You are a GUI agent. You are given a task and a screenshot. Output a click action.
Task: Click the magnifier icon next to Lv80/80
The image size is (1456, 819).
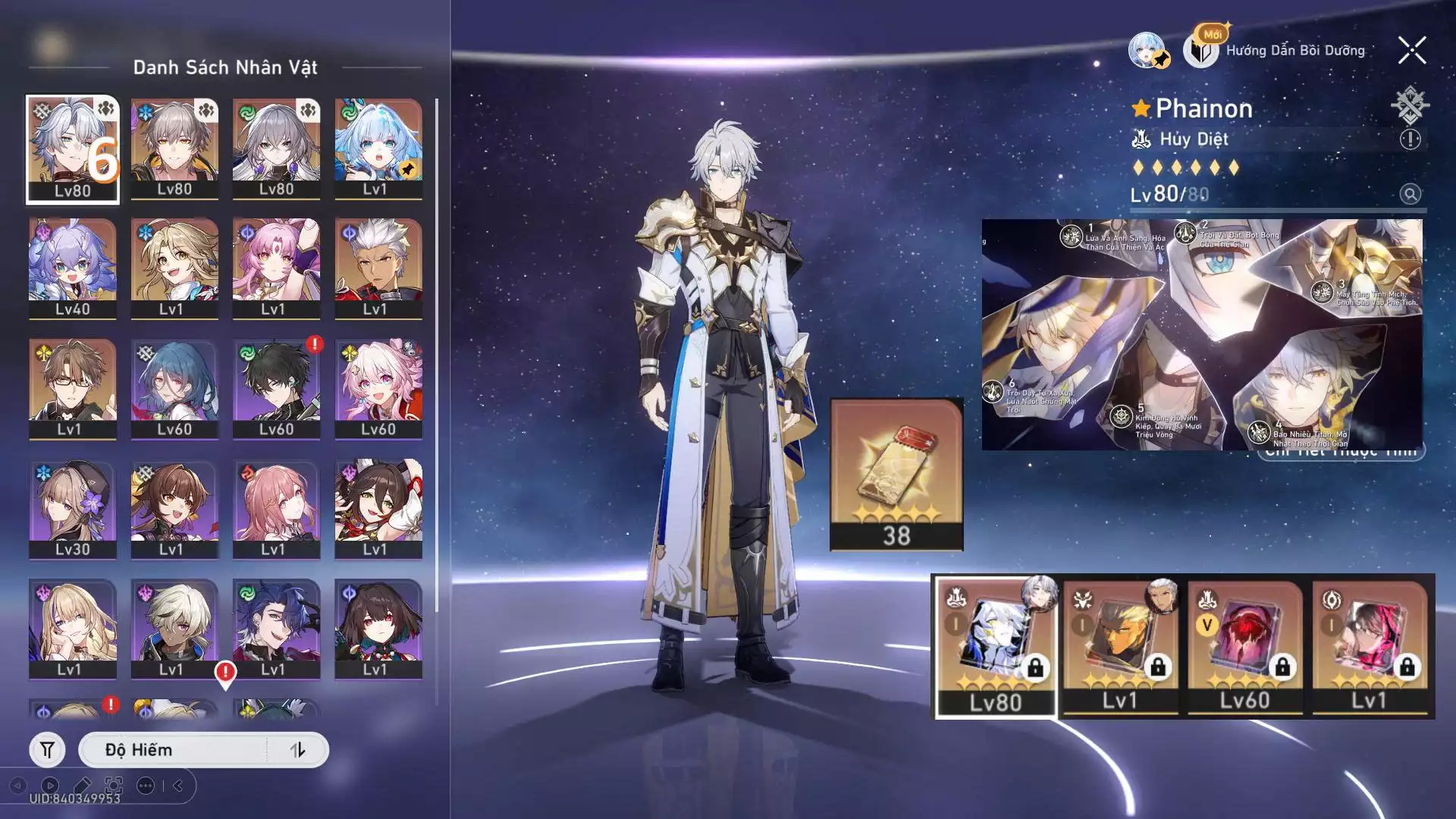tap(1410, 194)
